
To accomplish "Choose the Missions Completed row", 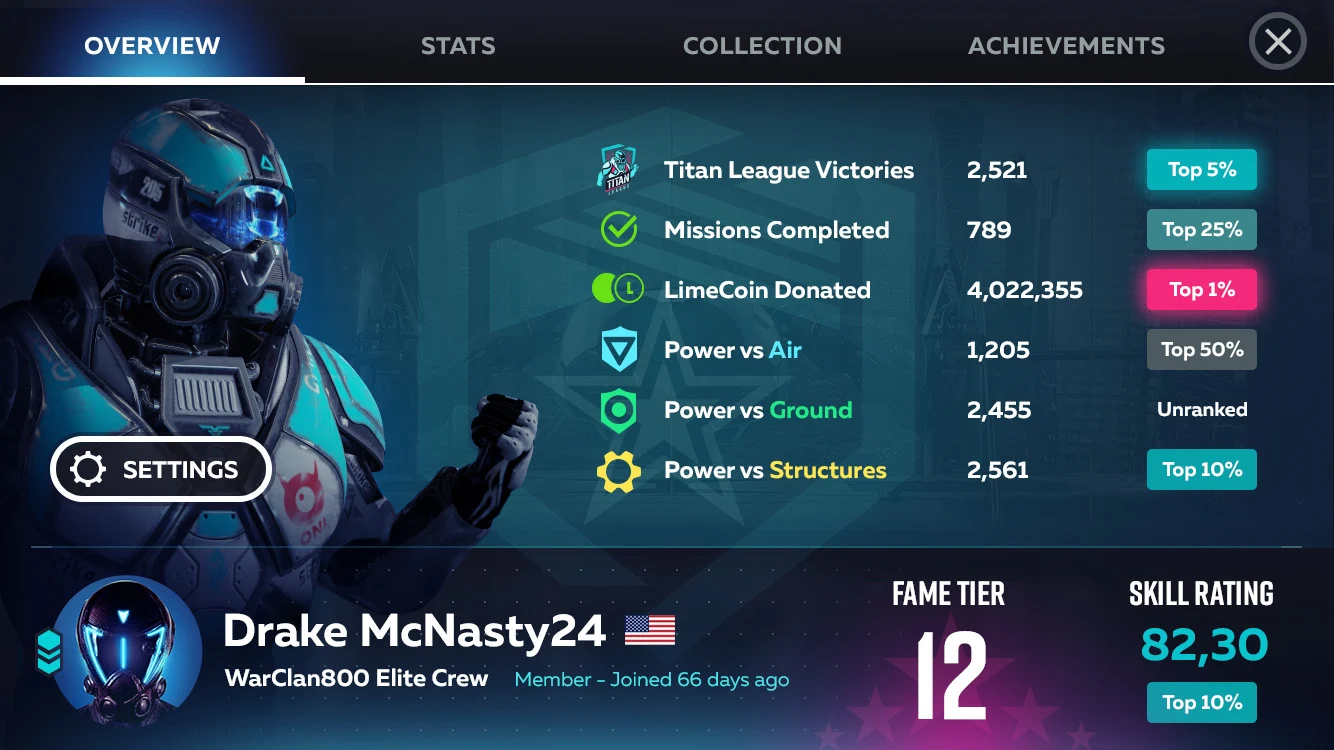I will pos(776,230).
